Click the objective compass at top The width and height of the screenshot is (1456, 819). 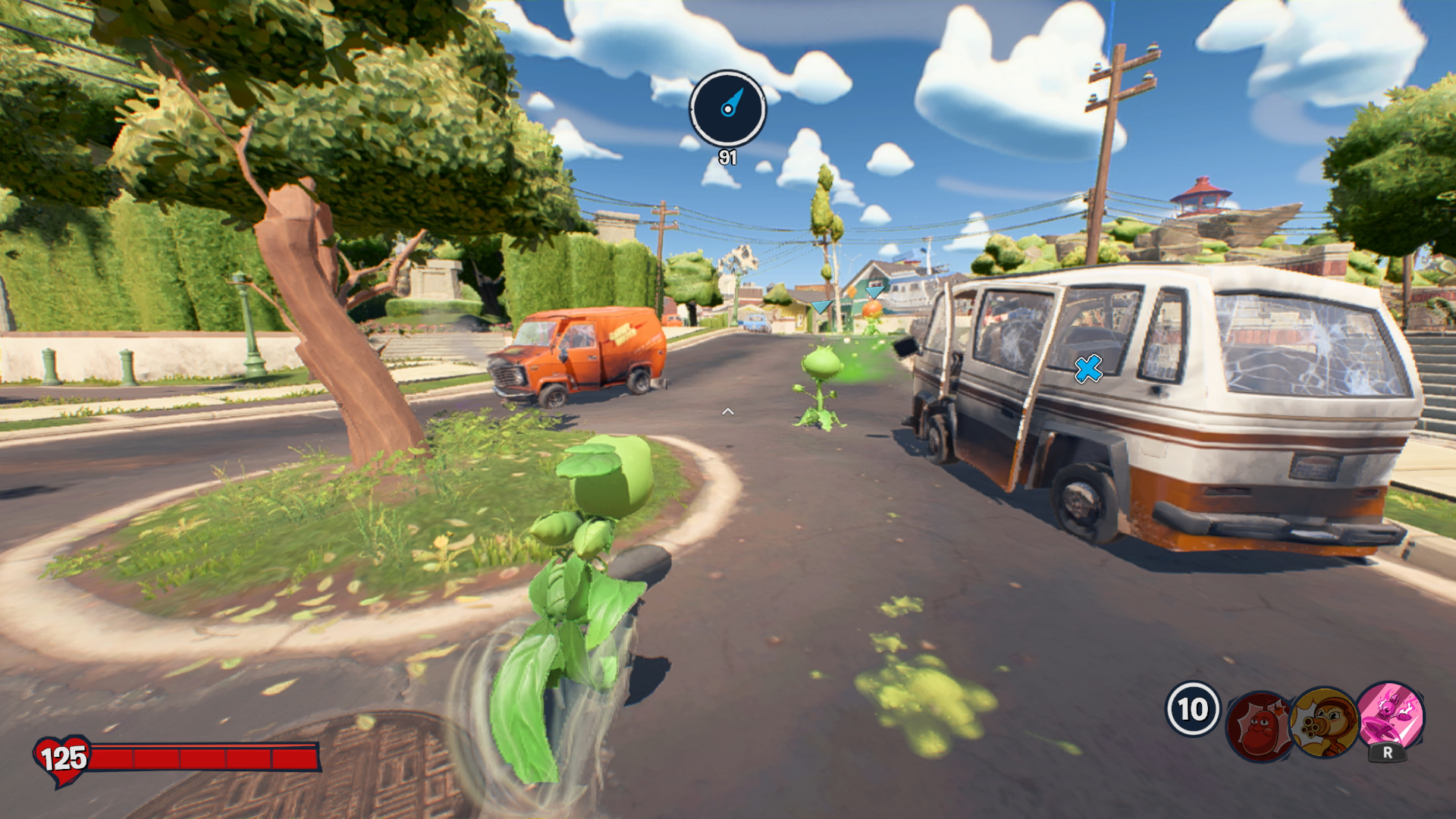tap(727, 109)
